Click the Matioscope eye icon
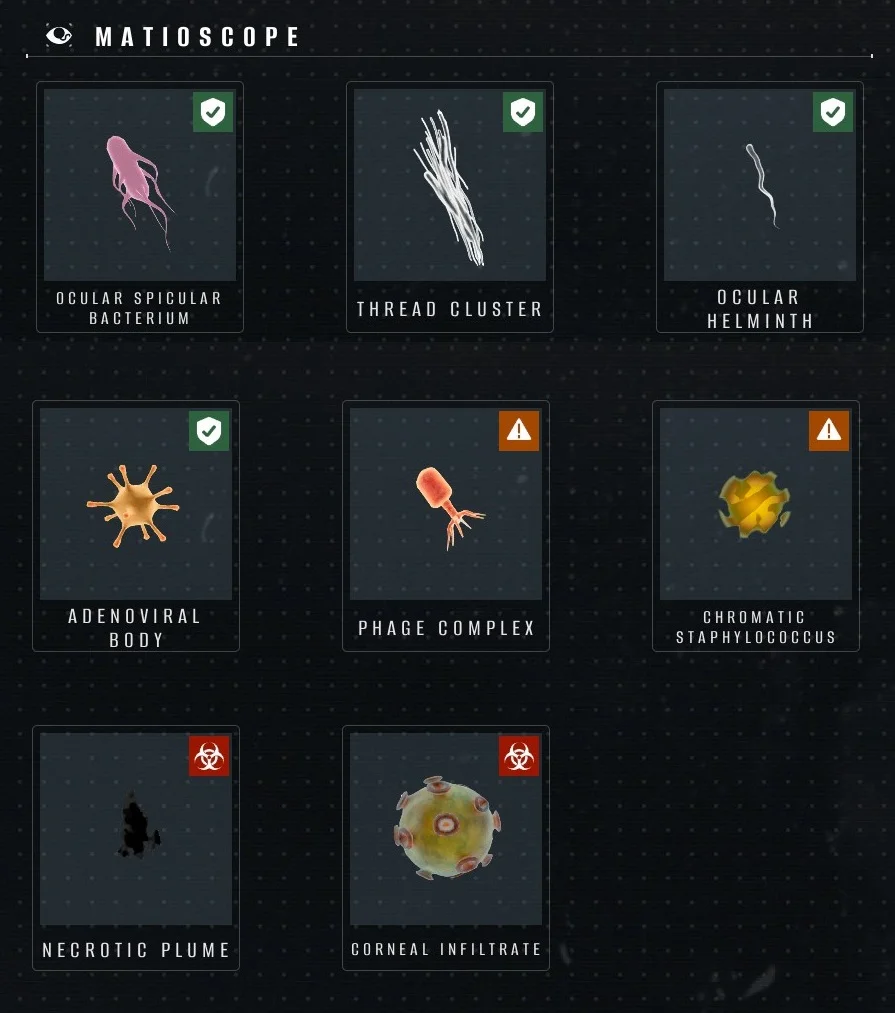Image resolution: width=895 pixels, height=1013 pixels. point(60,36)
